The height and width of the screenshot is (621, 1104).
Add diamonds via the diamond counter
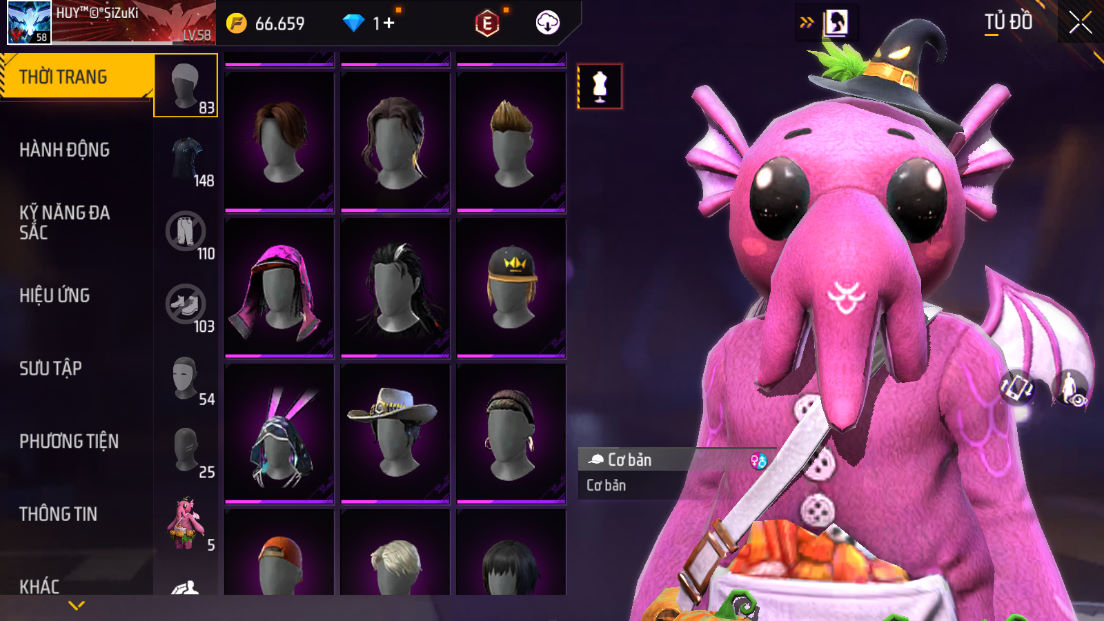click(x=372, y=23)
